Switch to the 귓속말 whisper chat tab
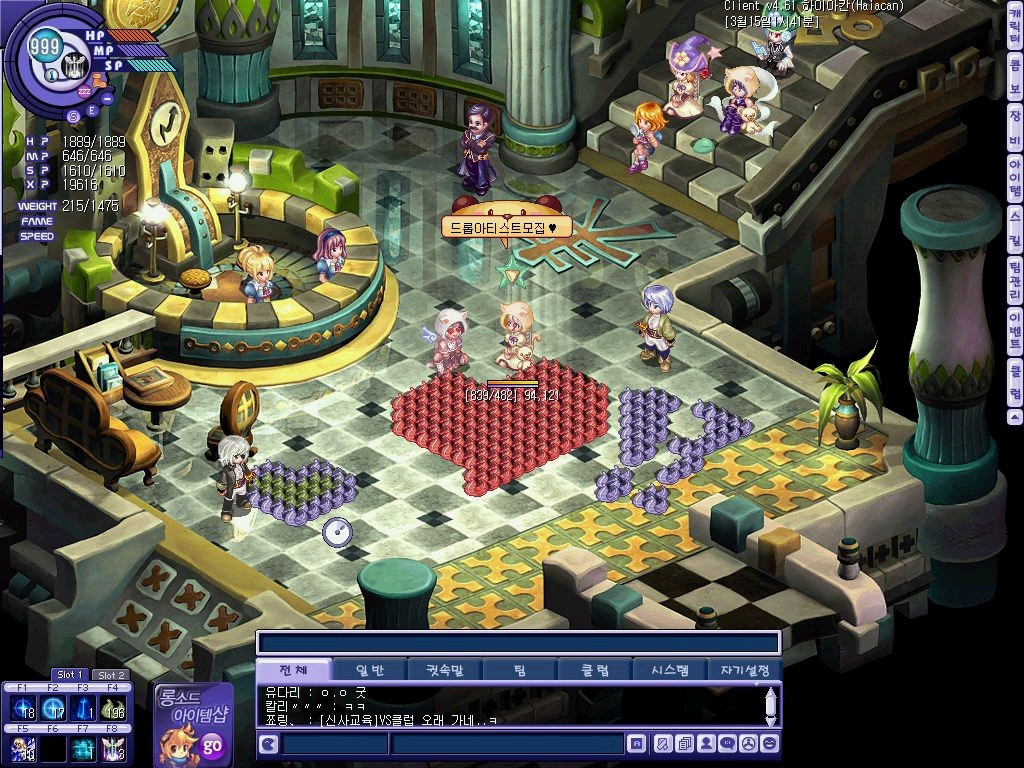Image resolution: width=1024 pixels, height=768 pixels. [x=443, y=670]
